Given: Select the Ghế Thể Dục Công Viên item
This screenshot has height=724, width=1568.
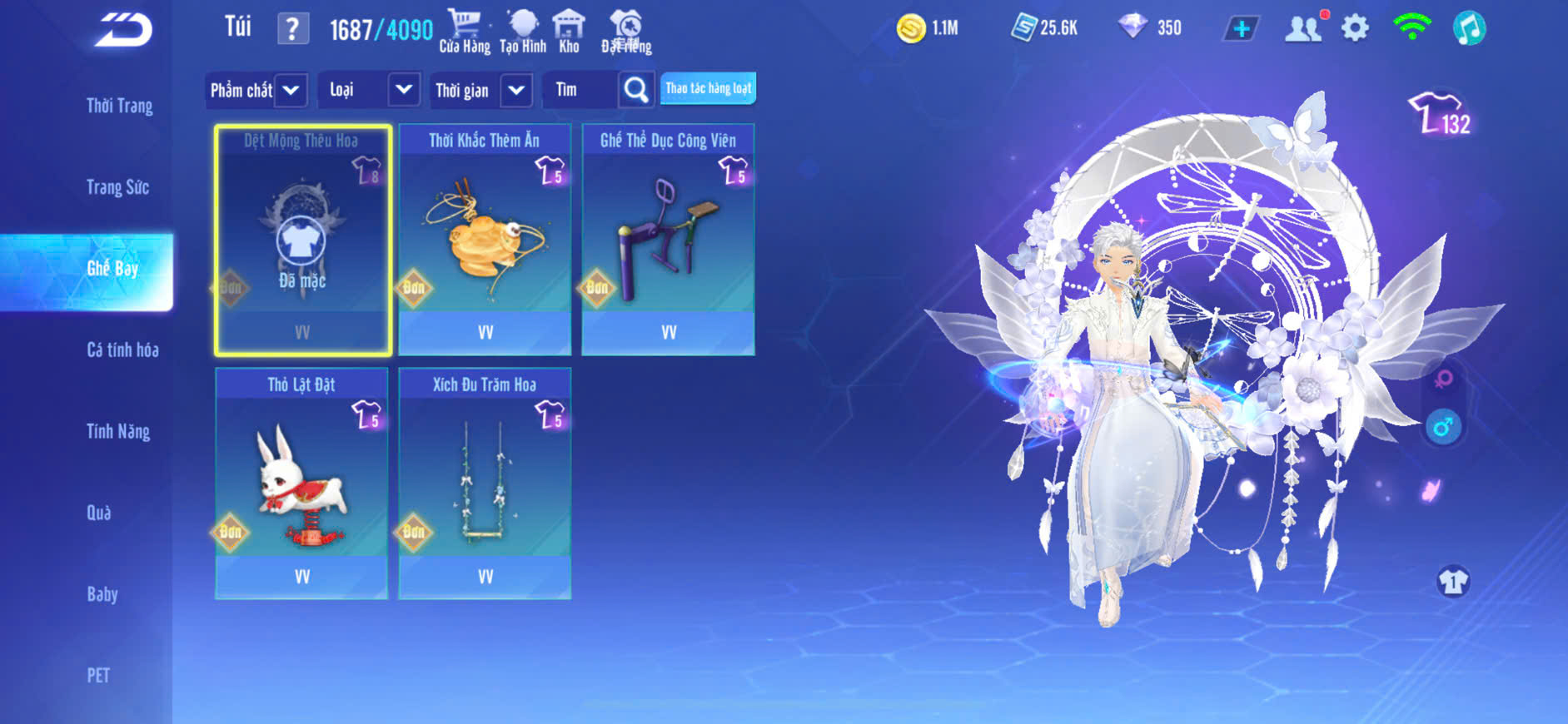Looking at the screenshot, I should point(668,240).
